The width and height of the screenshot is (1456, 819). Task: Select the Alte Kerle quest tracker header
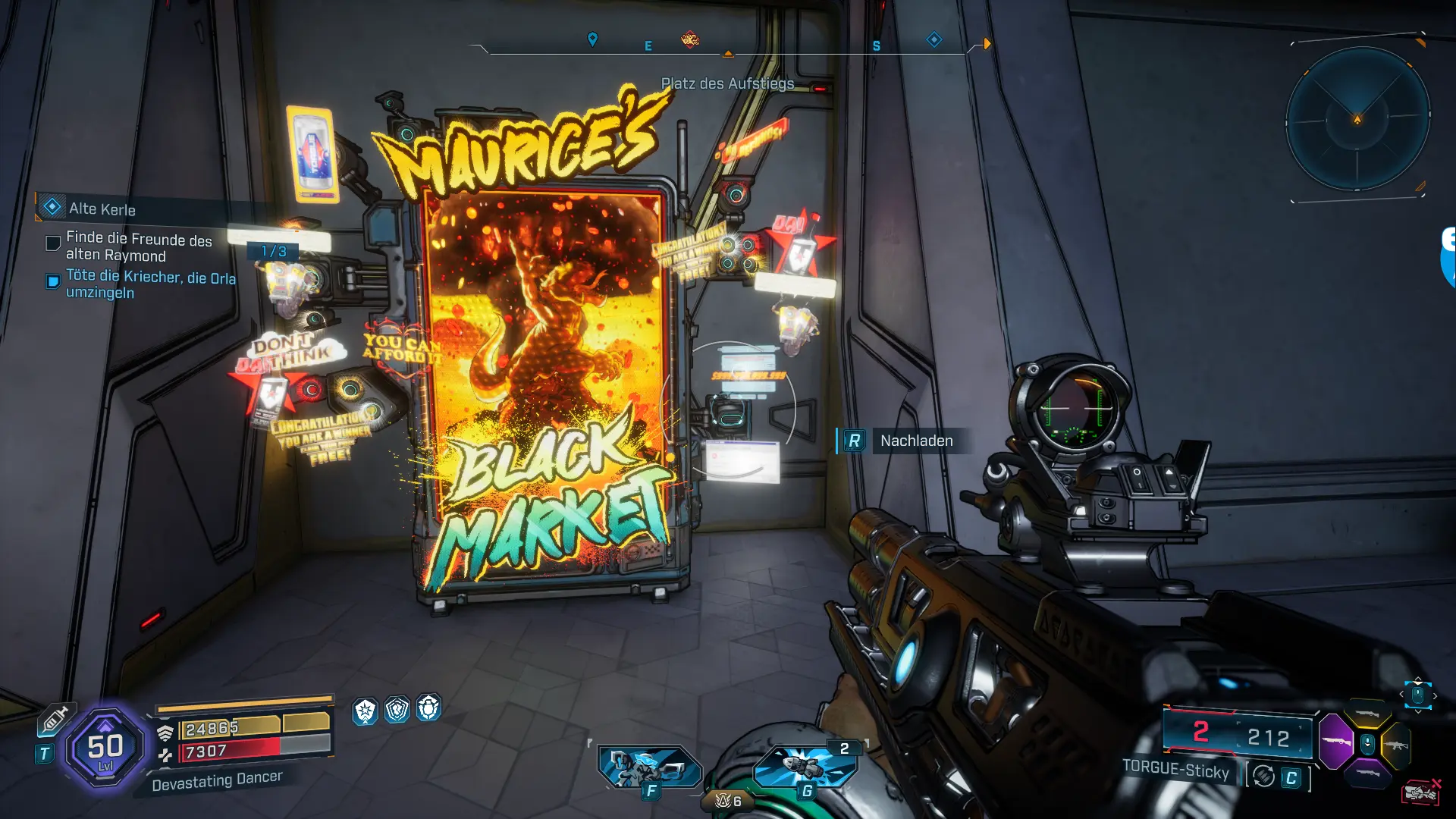(102, 209)
